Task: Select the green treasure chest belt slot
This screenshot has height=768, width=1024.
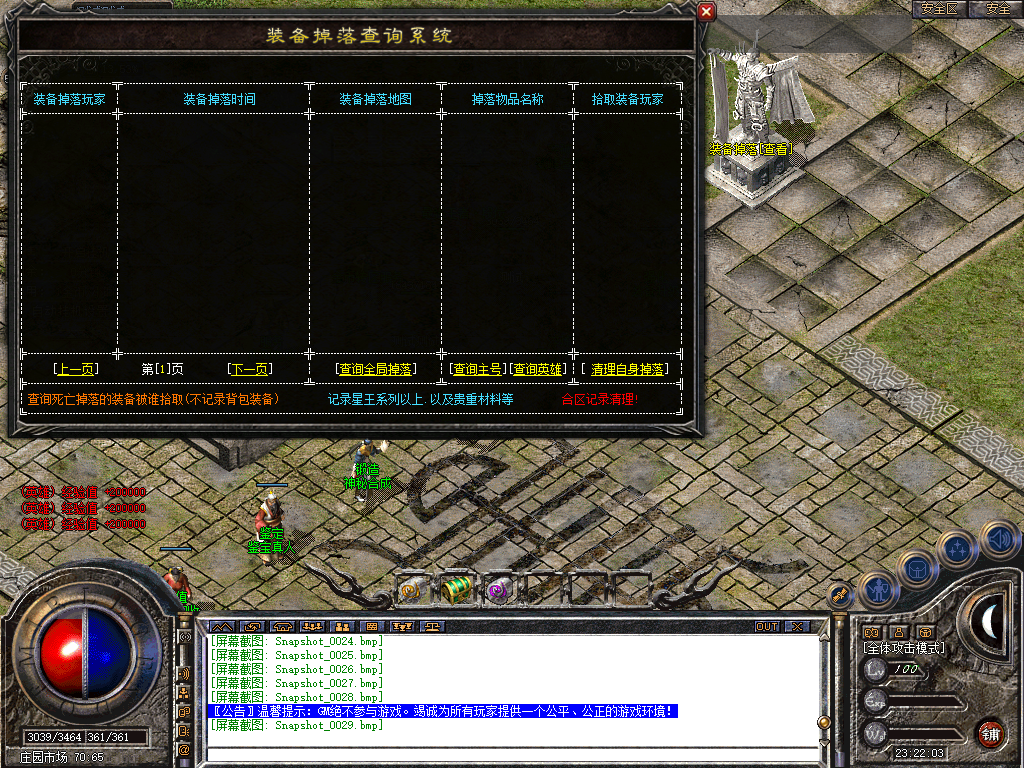Action: click(x=456, y=590)
